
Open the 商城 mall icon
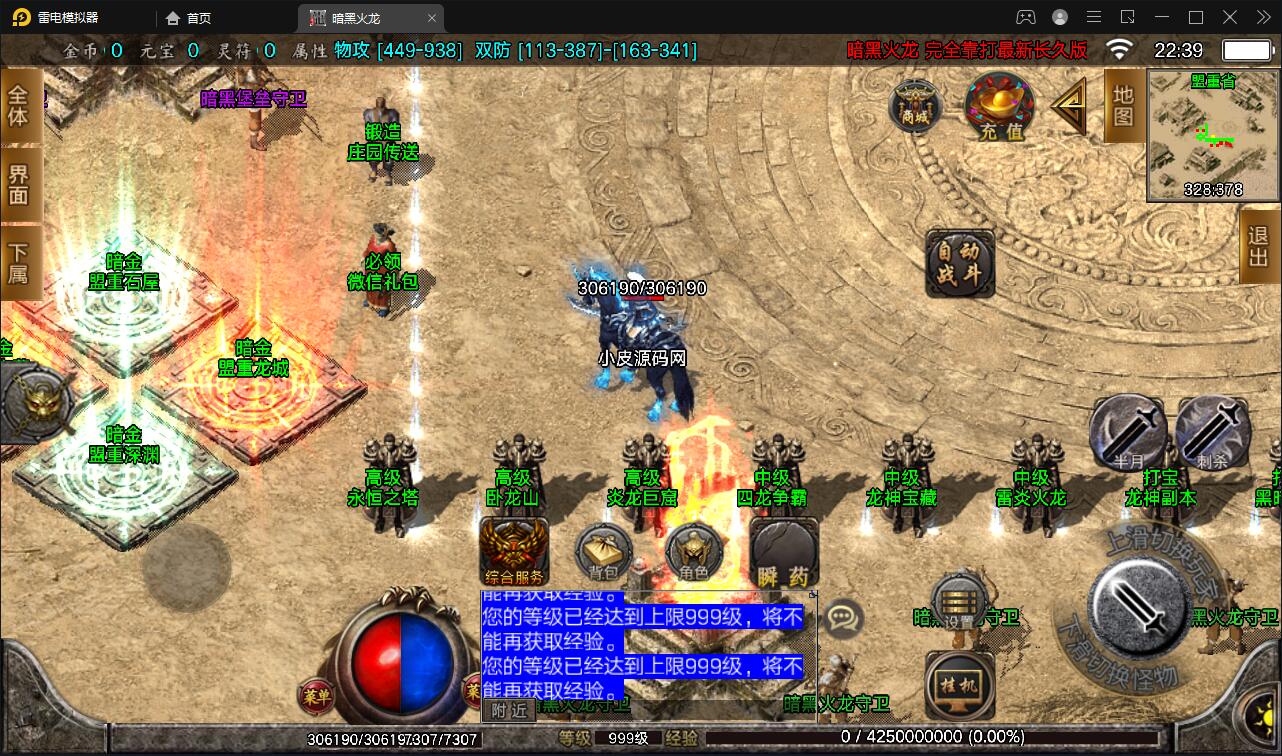(x=916, y=106)
